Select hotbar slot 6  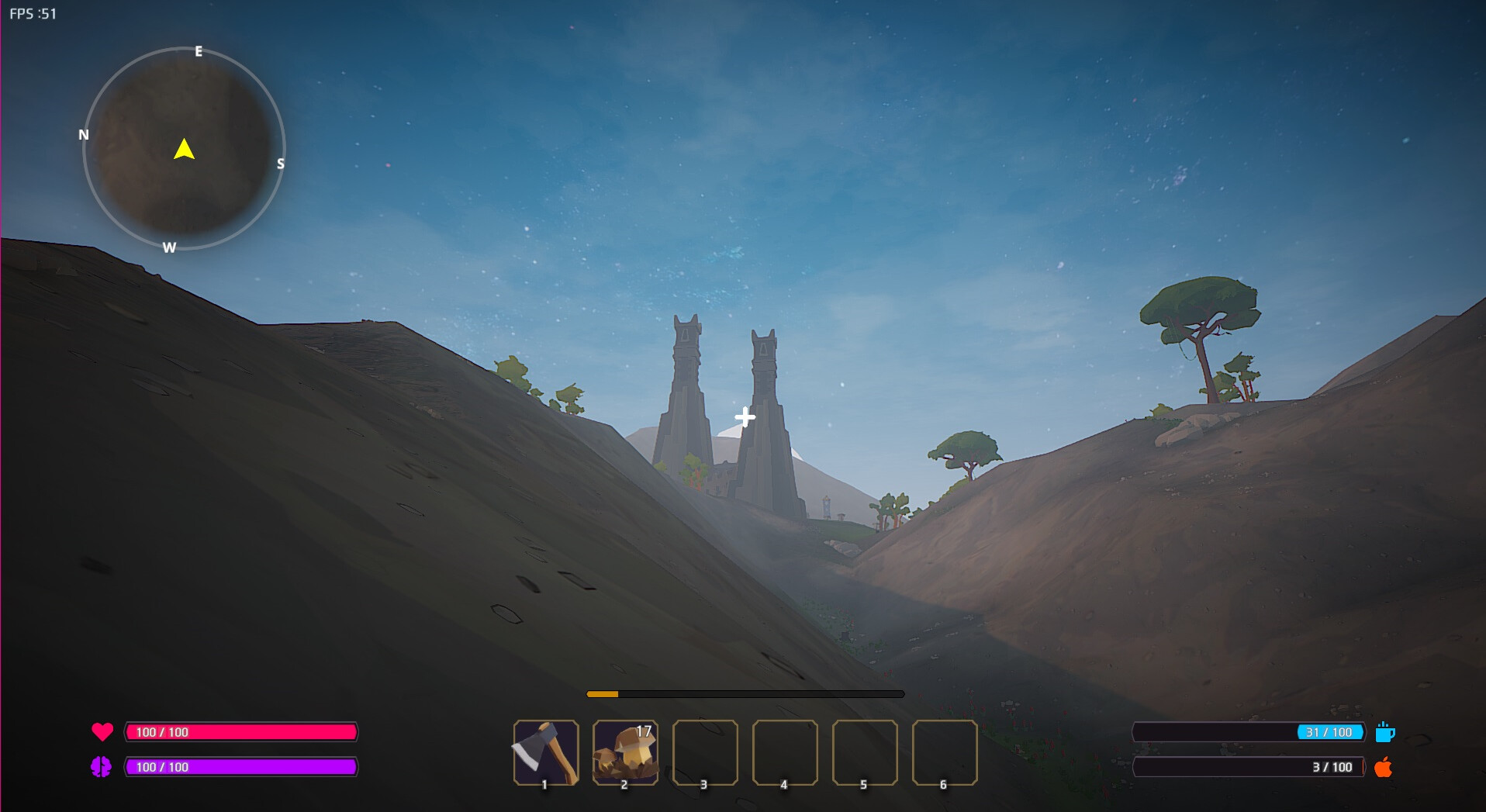tap(945, 752)
